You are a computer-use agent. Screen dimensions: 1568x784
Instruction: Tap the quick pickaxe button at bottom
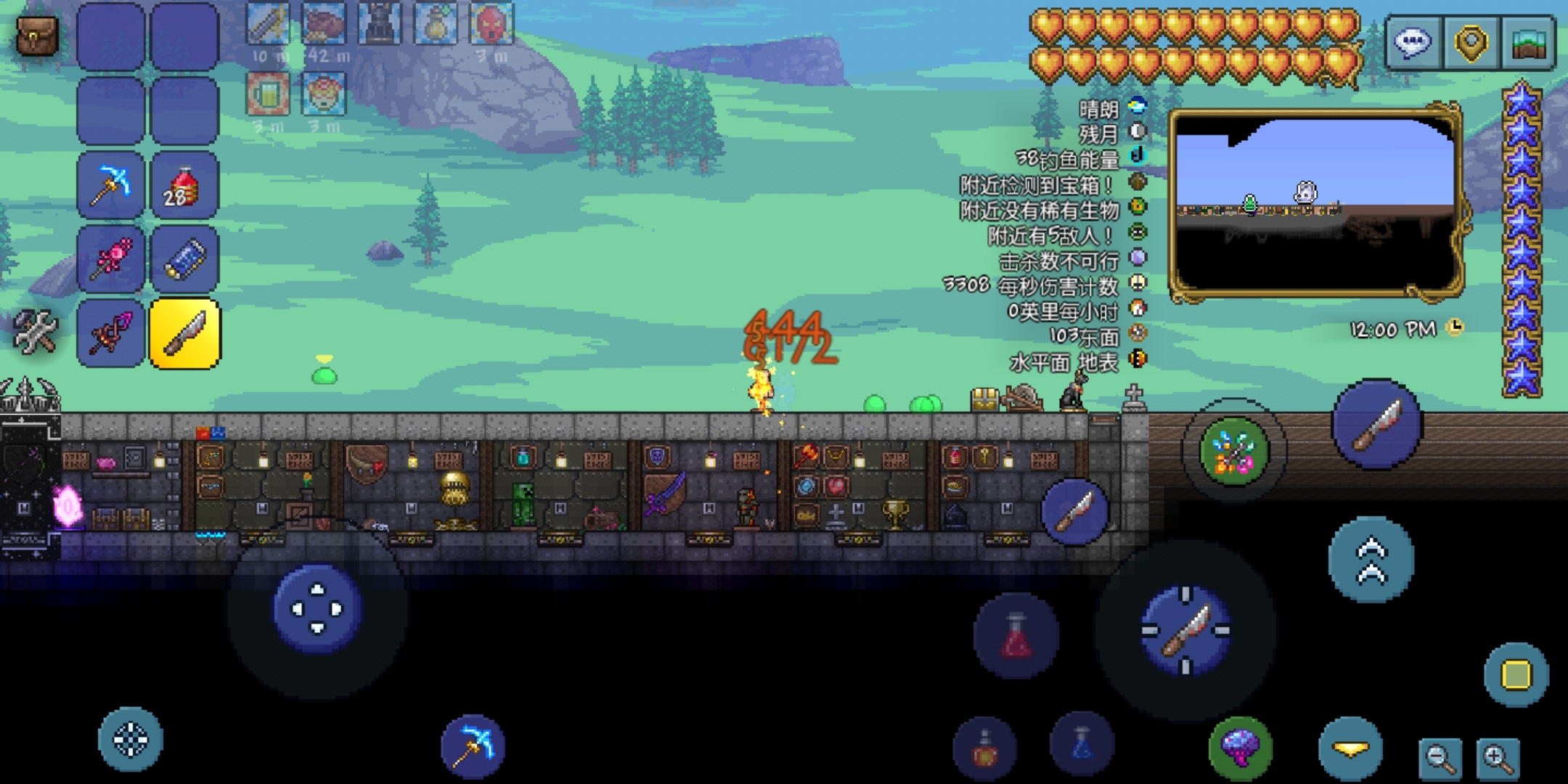[473, 746]
